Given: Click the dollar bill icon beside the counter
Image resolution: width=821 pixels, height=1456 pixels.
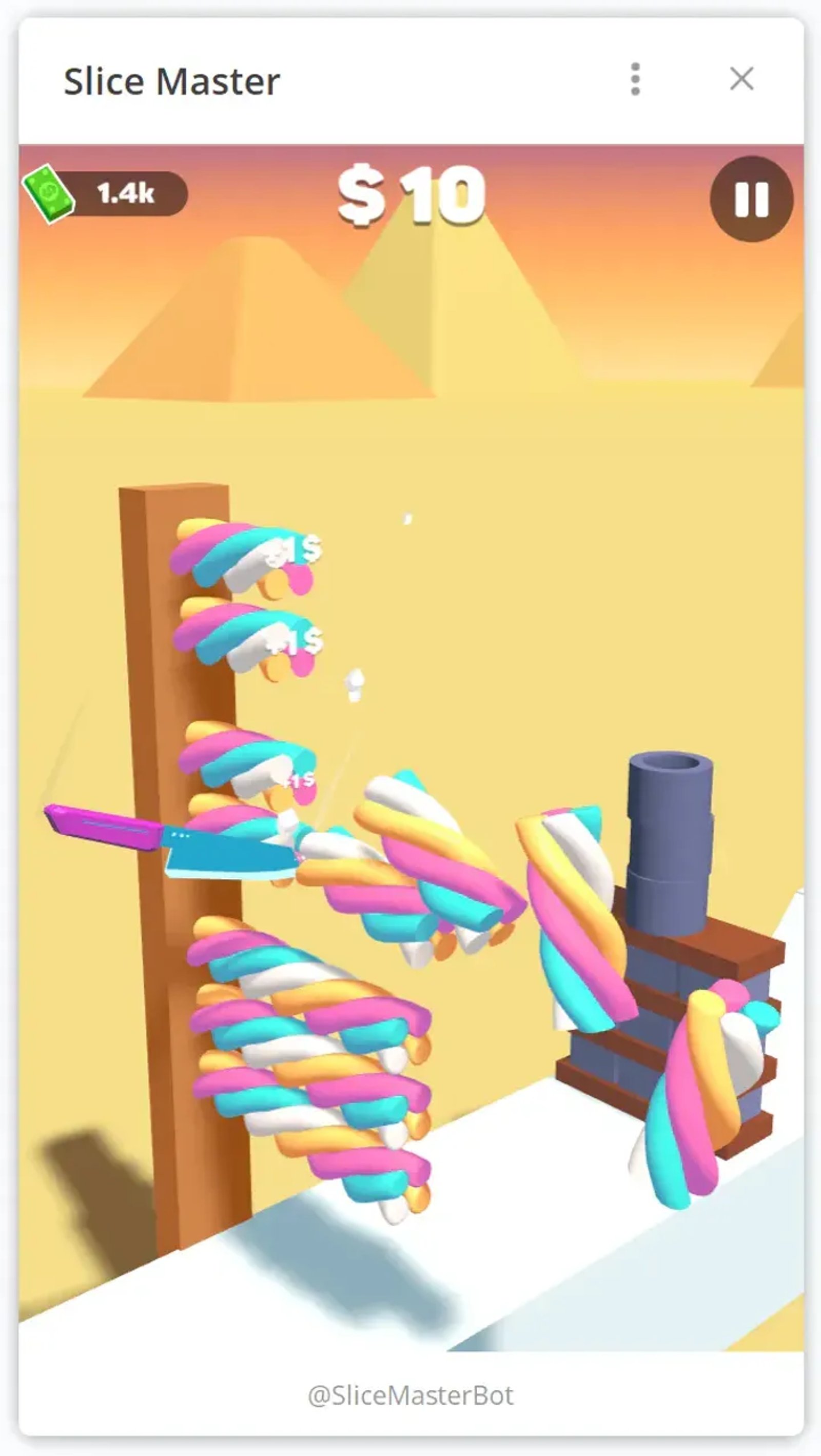Looking at the screenshot, I should [x=48, y=195].
